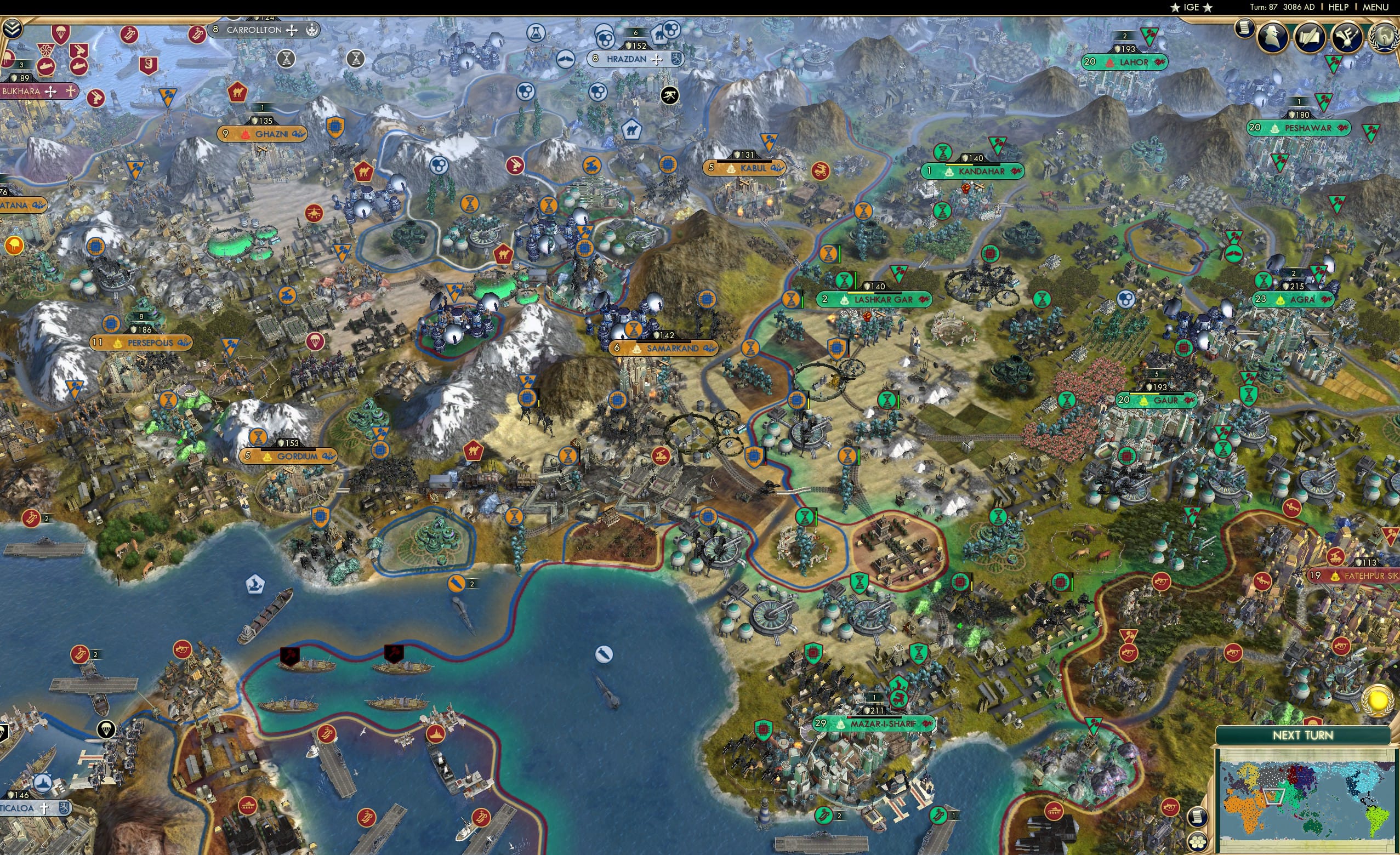Open the MENU in the top-right bar
This screenshot has height=855, width=1400.
(x=1375, y=7)
